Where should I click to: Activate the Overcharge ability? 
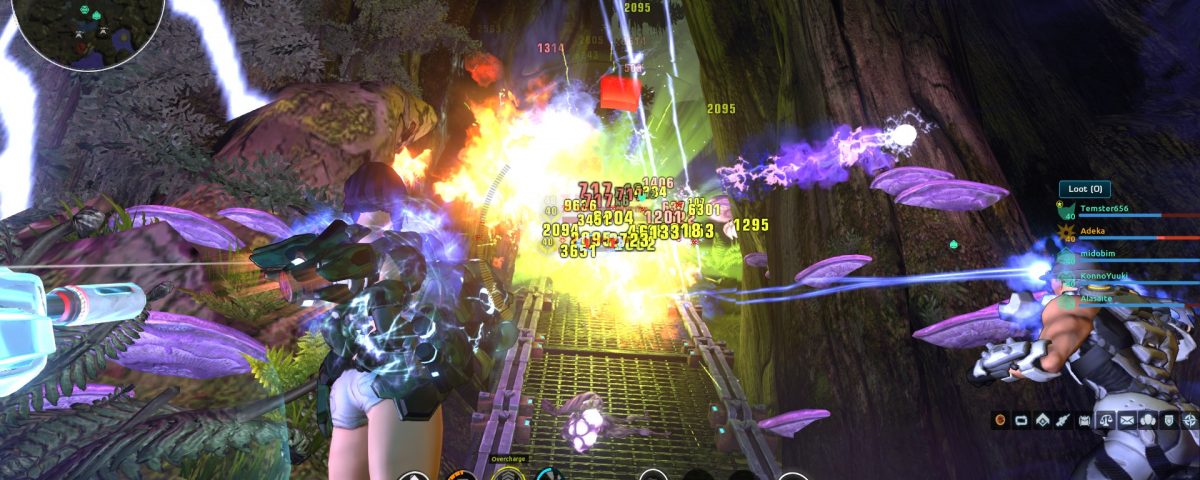click(507, 474)
